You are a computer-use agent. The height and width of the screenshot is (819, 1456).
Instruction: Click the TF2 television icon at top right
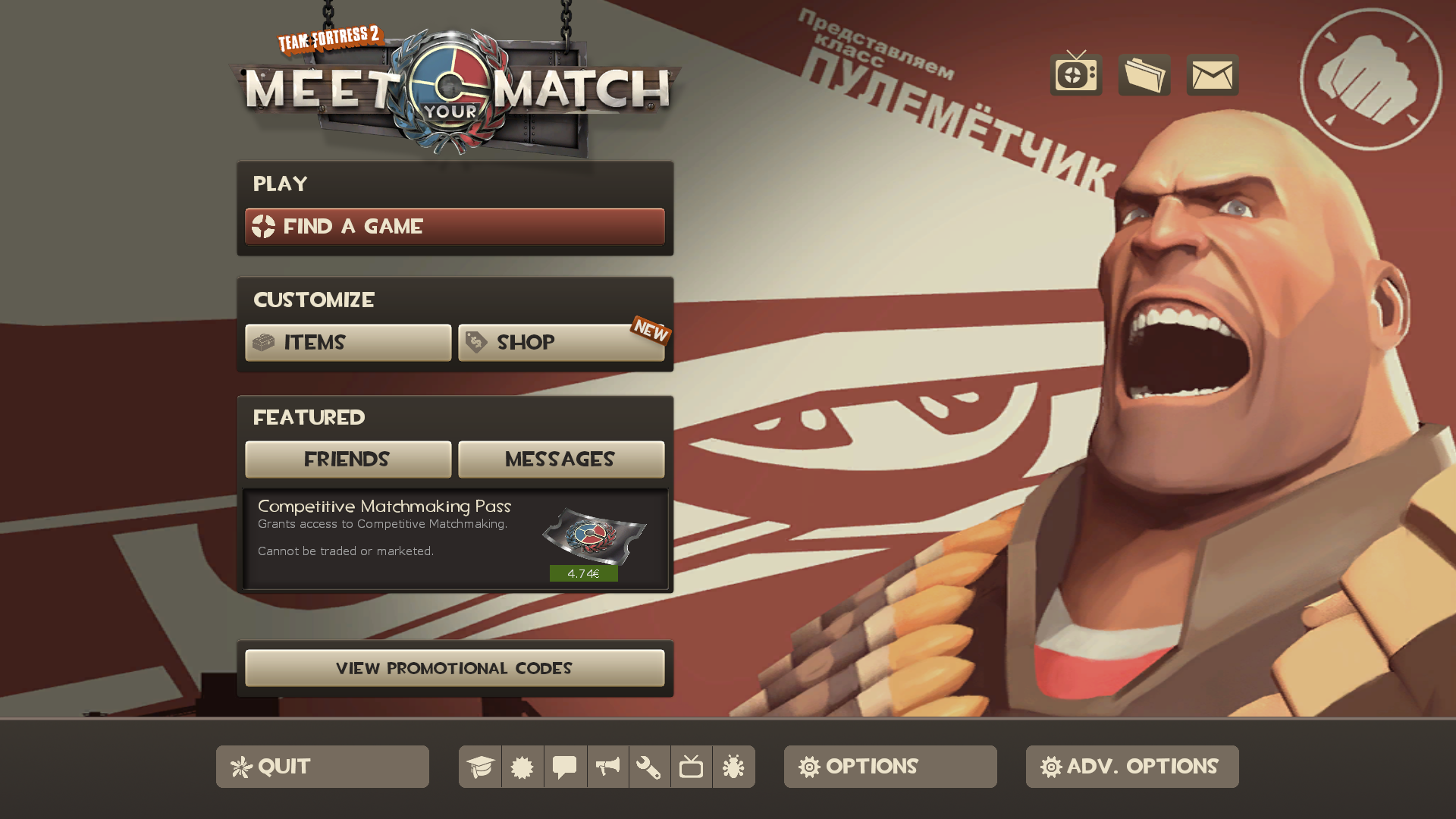click(x=1075, y=75)
